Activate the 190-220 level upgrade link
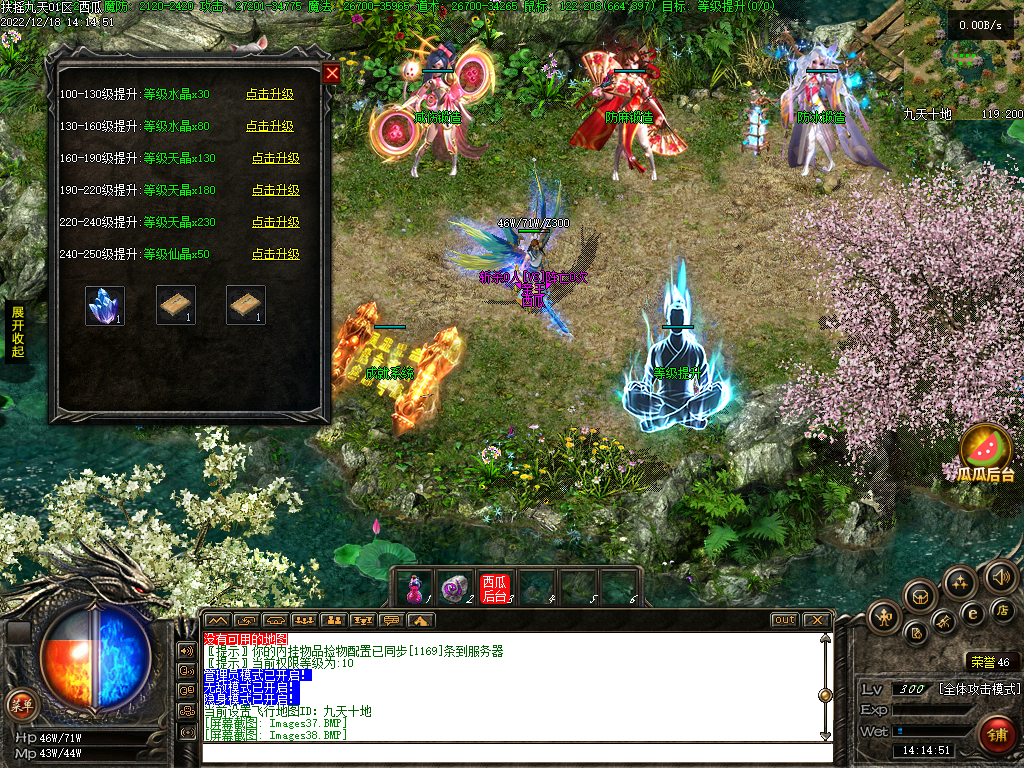Image resolution: width=1024 pixels, height=768 pixels. click(x=275, y=190)
